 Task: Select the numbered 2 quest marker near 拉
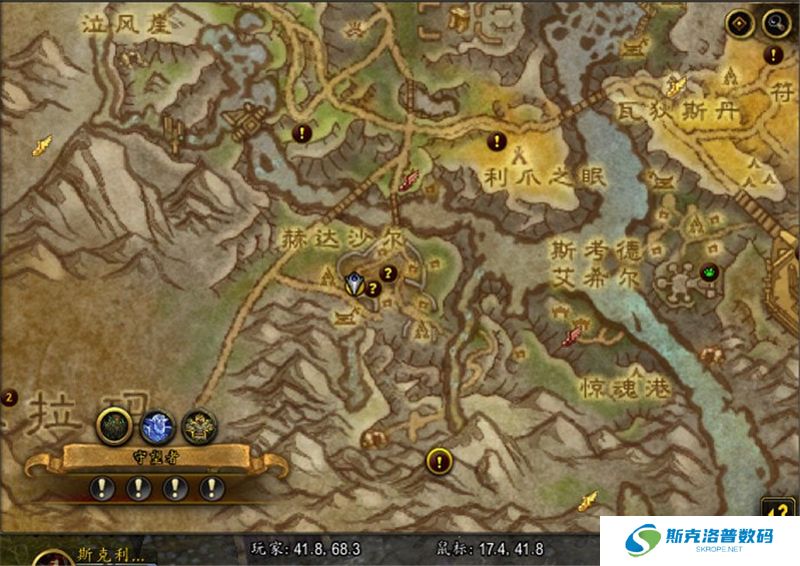tap(9, 397)
